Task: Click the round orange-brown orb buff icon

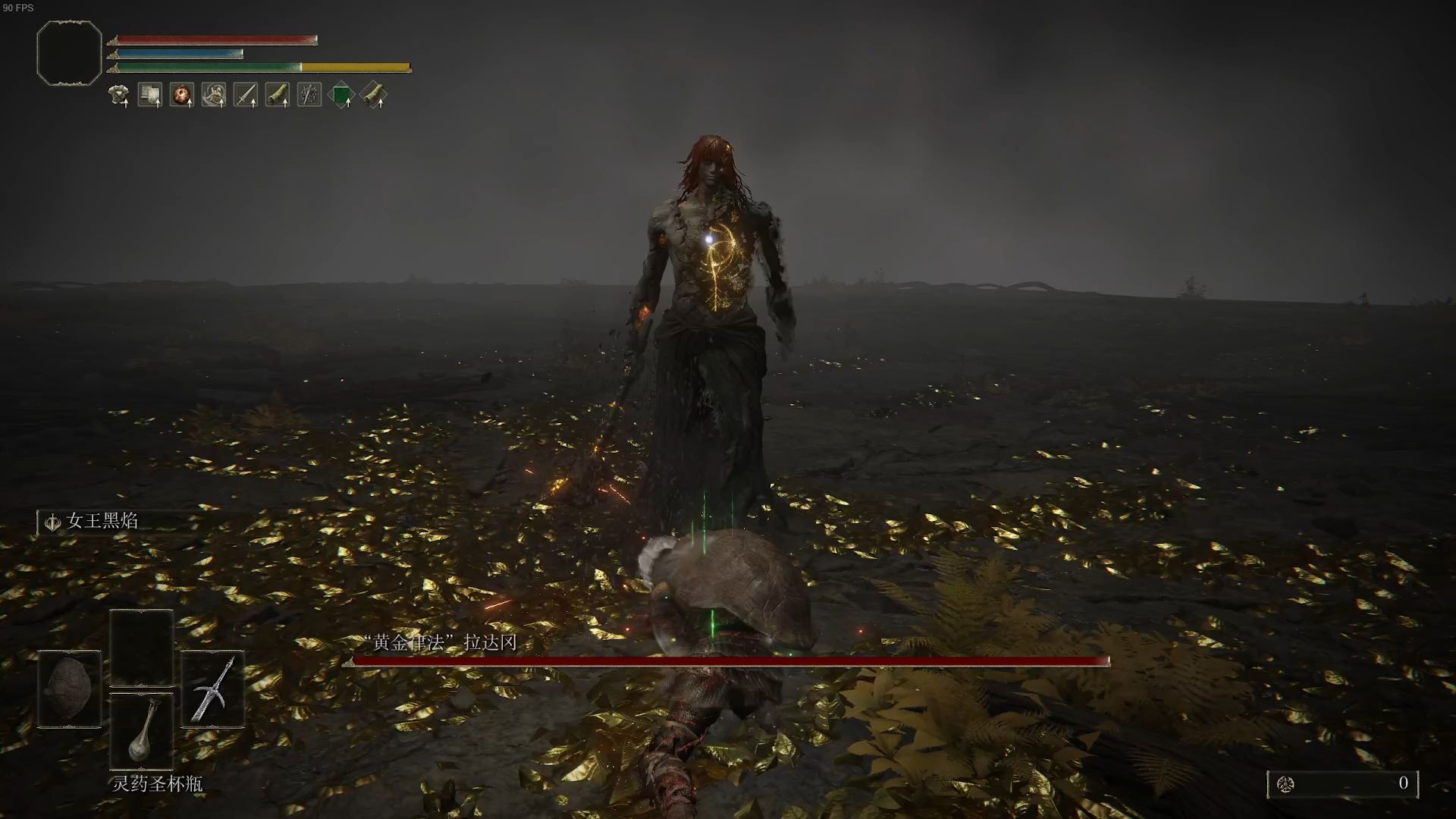Action: pyautogui.click(x=182, y=95)
